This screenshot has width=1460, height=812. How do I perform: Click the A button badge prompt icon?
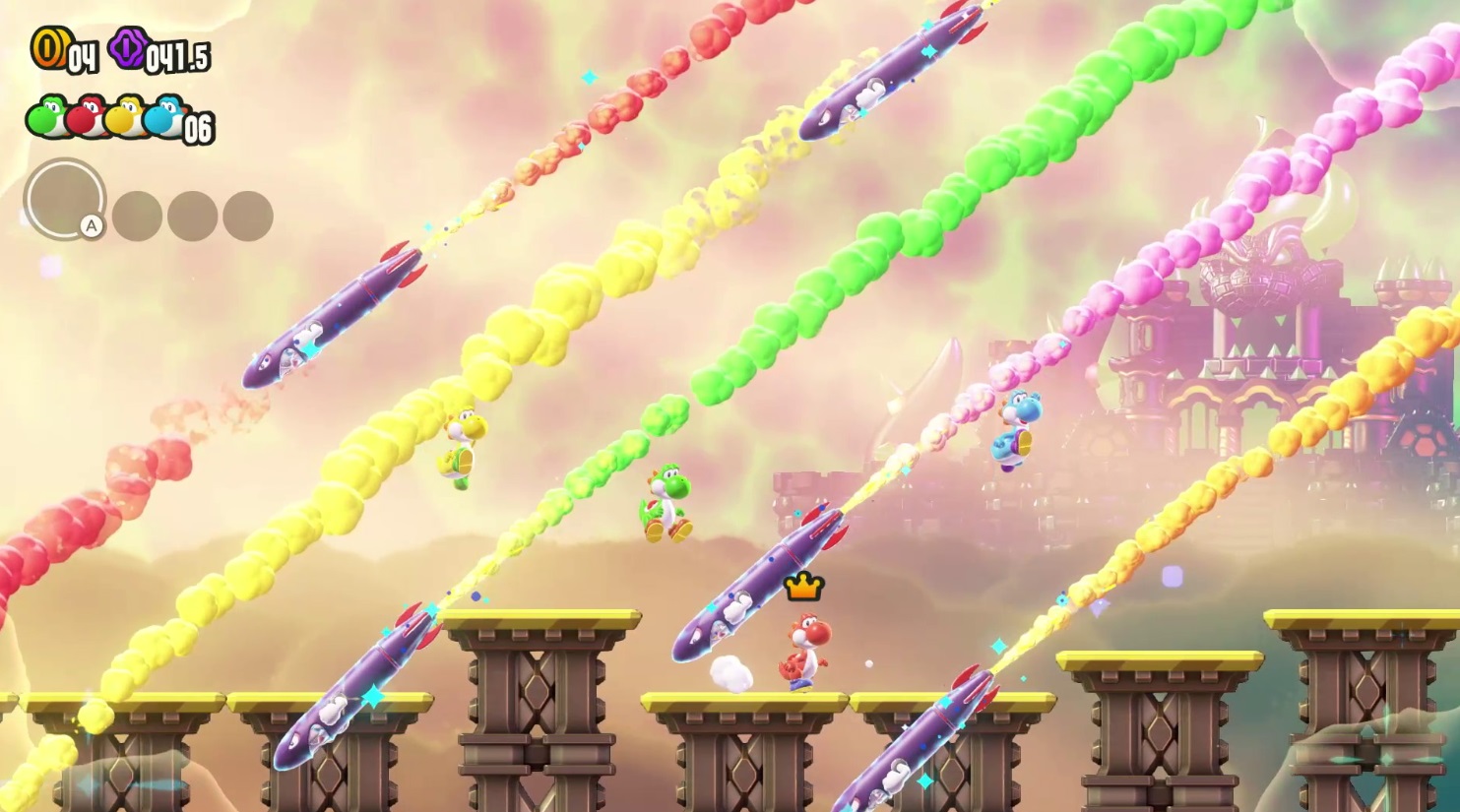(92, 224)
